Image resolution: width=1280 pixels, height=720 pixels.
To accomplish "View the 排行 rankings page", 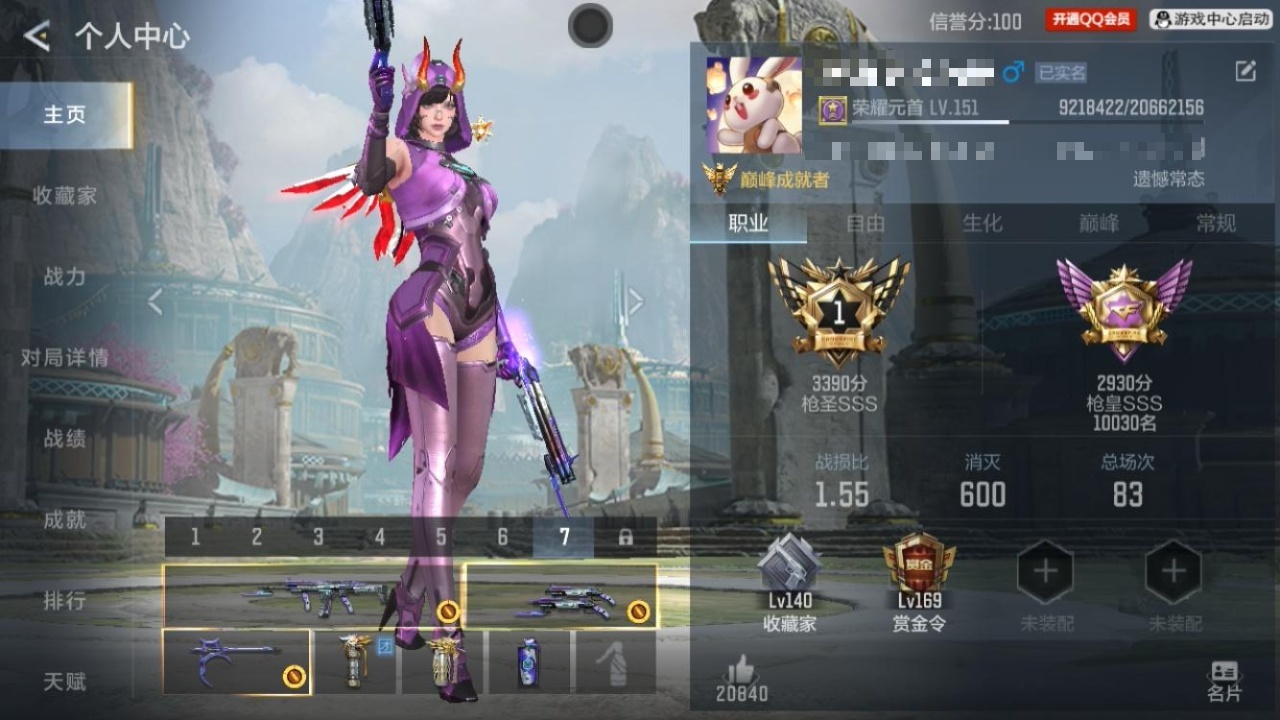I will (65, 601).
